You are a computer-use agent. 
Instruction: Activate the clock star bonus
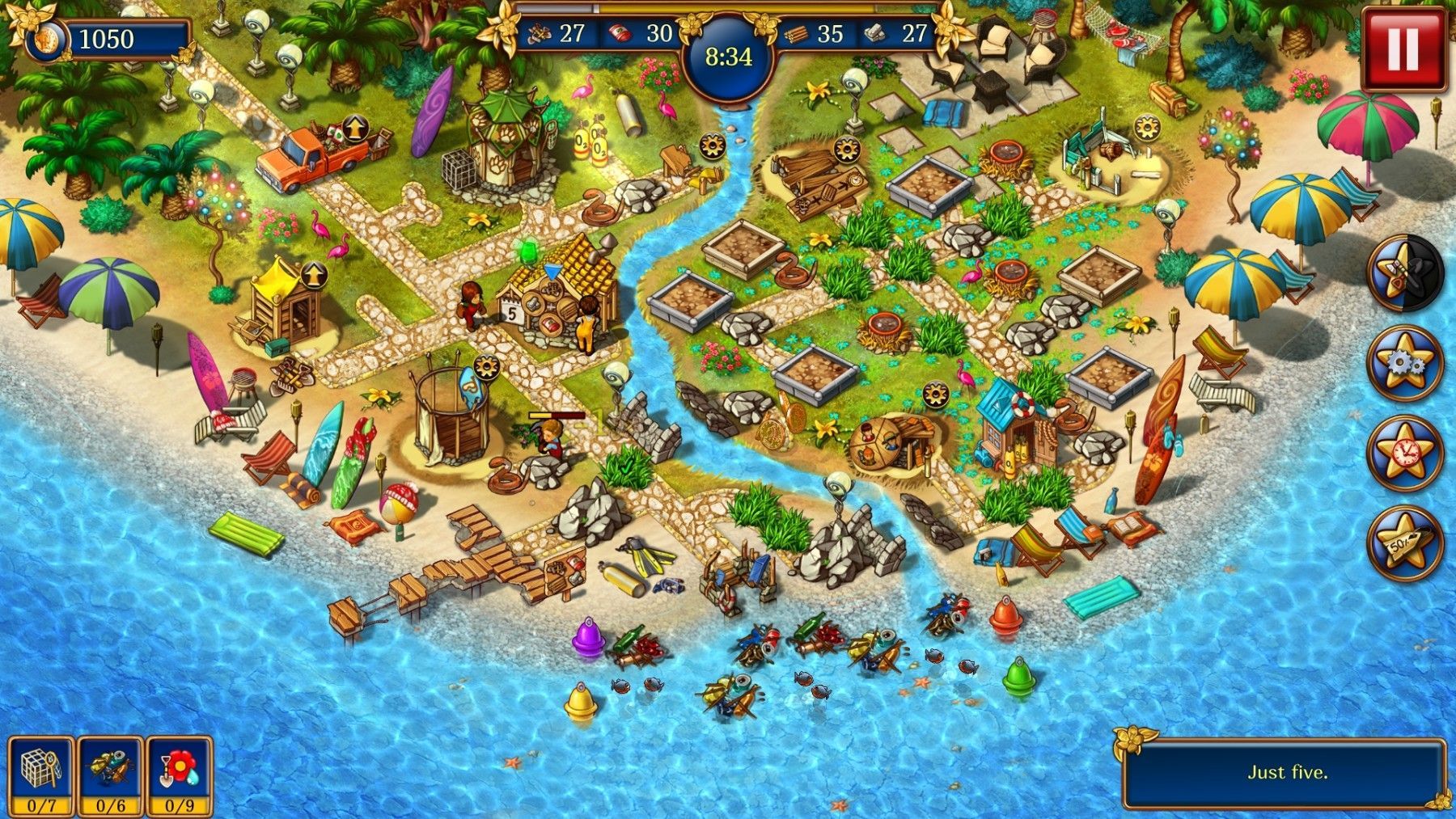tap(1405, 453)
